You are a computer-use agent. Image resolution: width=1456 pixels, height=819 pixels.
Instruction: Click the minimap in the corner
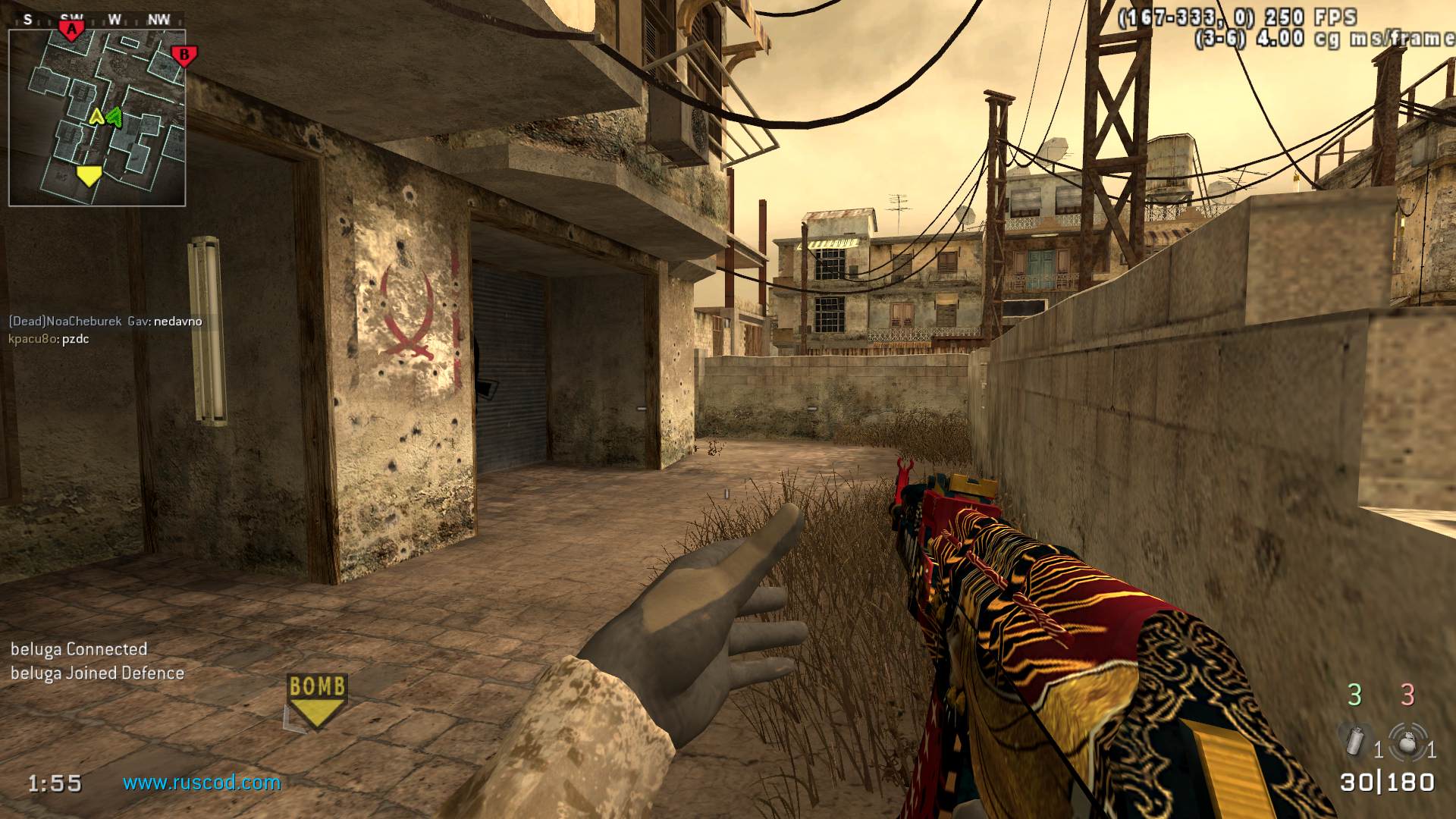[97, 118]
